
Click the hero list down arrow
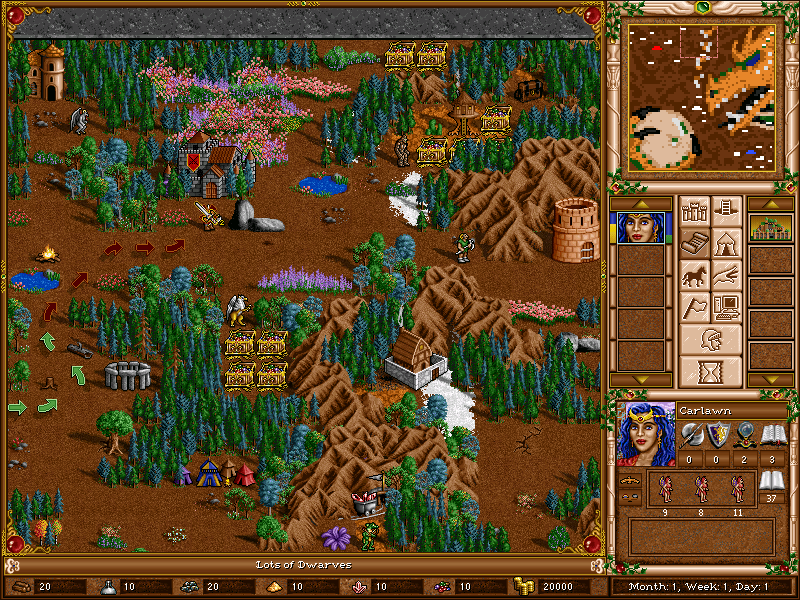(638, 381)
